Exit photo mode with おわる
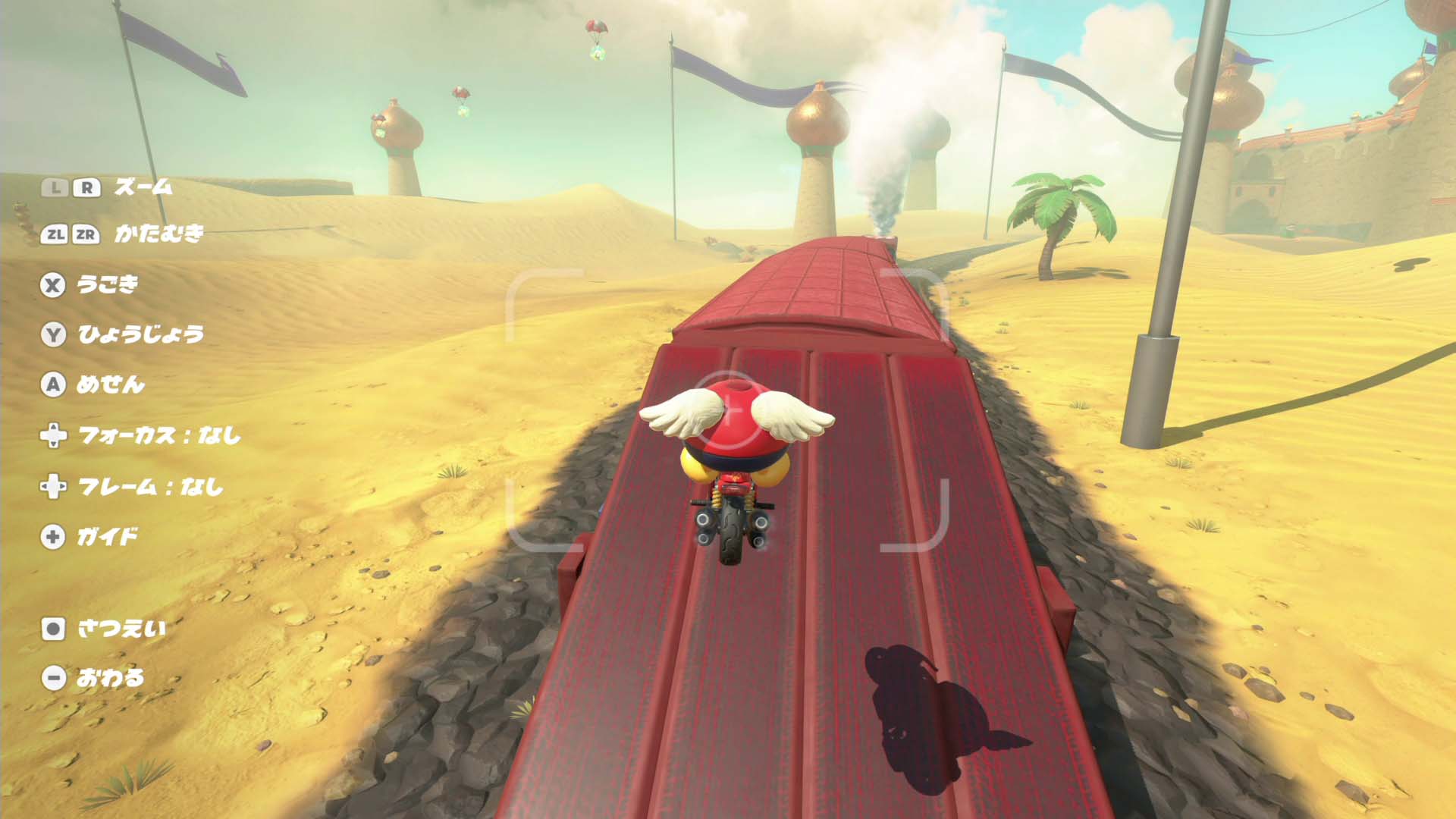This screenshot has height=819, width=1456. [110, 677]
